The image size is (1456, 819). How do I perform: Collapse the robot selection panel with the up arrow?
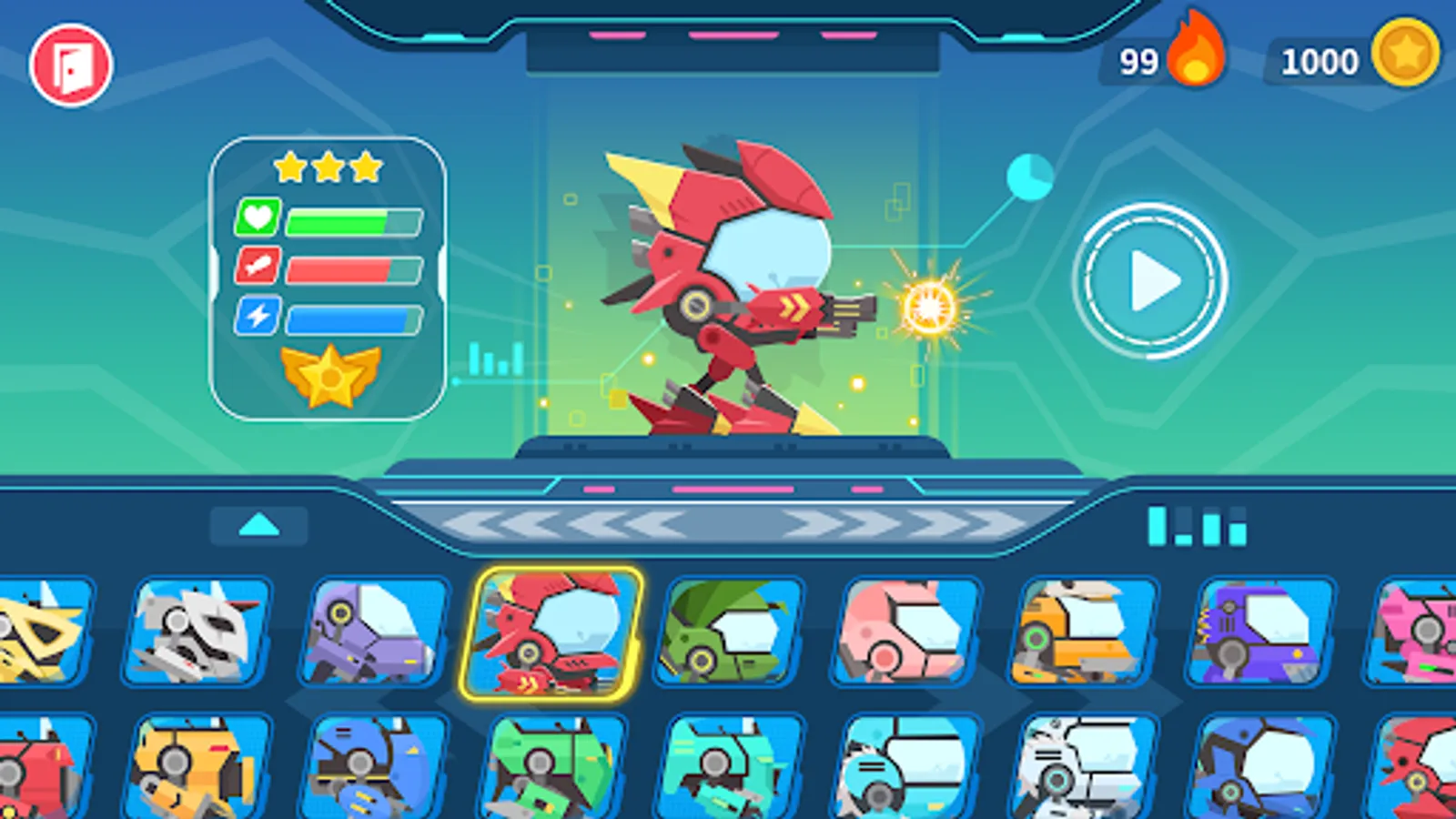tap(259, 523)
